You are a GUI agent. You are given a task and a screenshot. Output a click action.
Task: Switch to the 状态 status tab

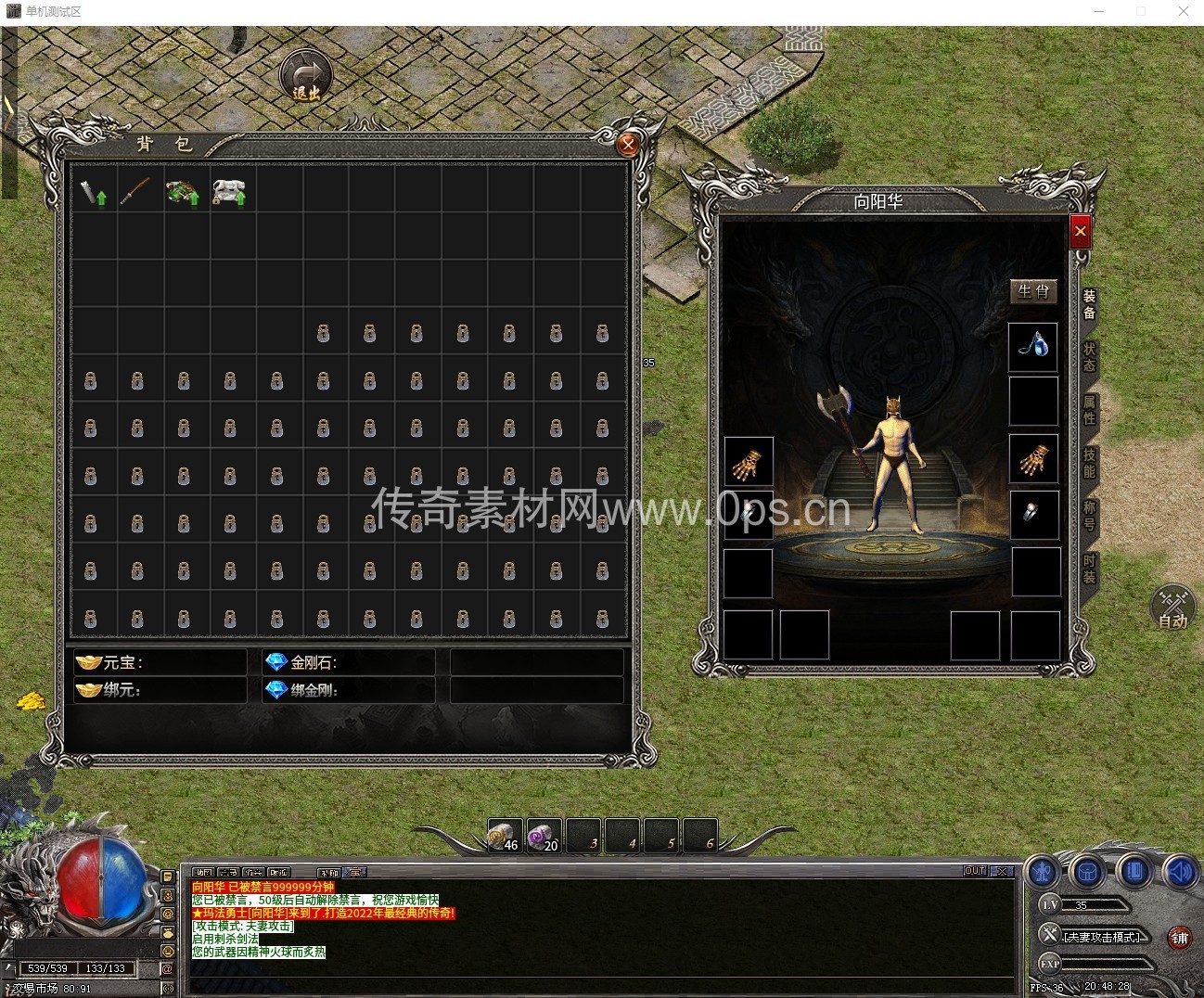pos(1090,357)
